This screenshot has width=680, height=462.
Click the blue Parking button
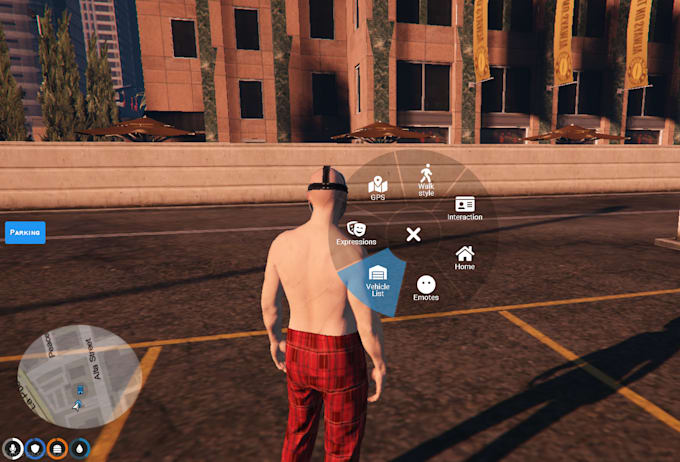pyautogui.click(x=25, y=232)
